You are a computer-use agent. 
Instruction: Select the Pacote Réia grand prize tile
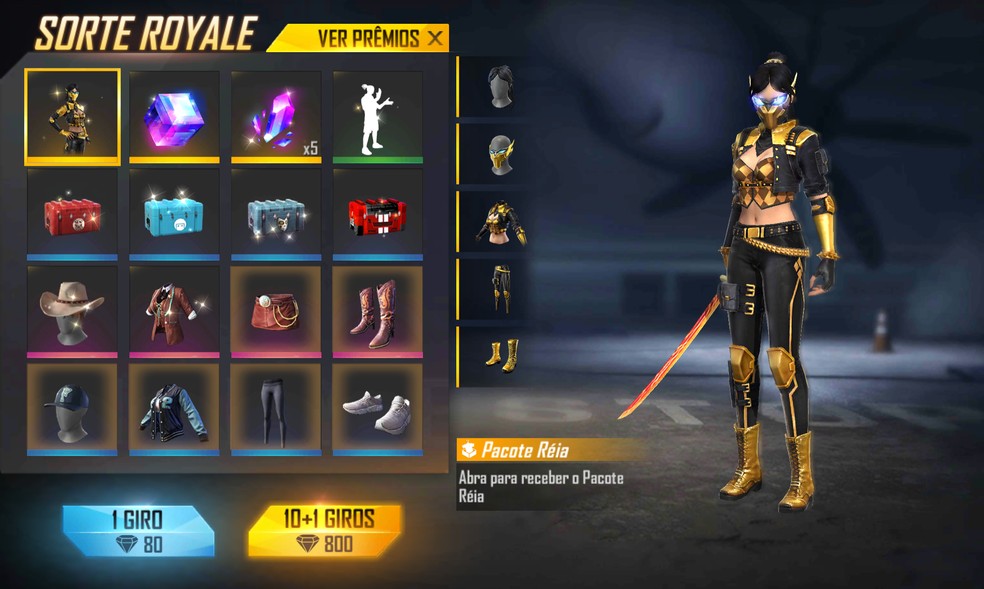pyautogui.click(x=73, y=116)
